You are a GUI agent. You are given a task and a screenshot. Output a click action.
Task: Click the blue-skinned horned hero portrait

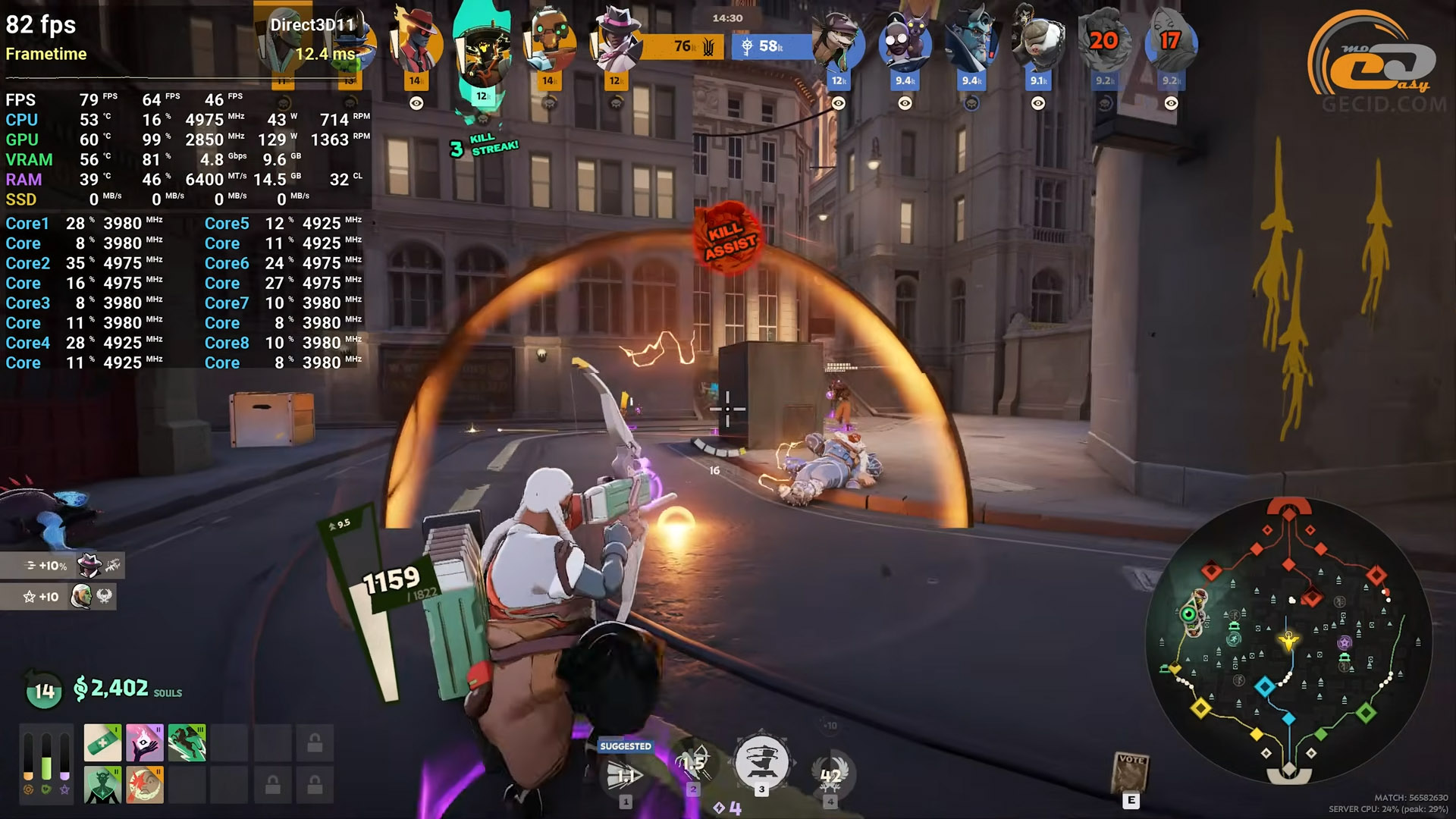click(971, 44)
